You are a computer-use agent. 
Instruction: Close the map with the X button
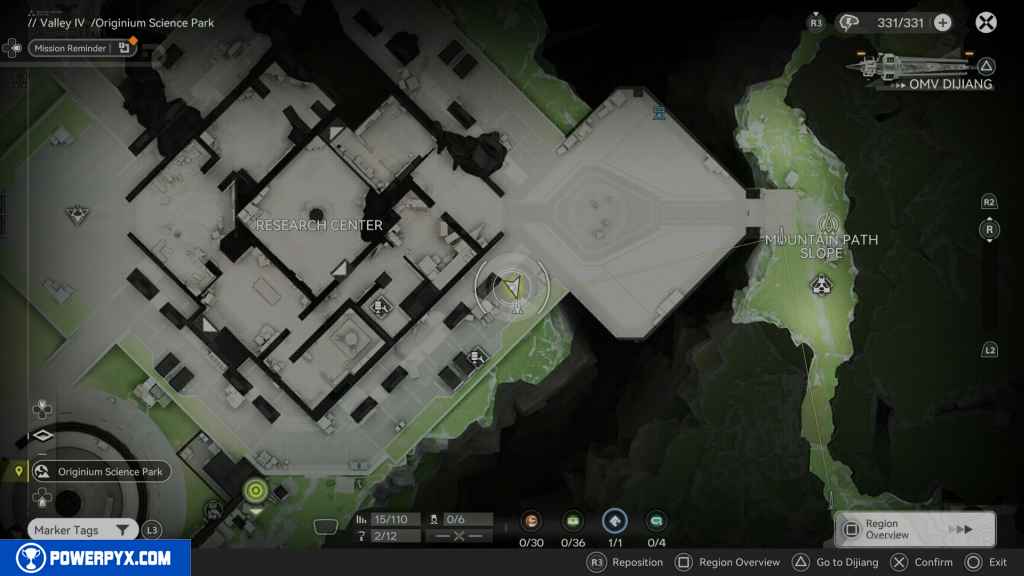986,22
